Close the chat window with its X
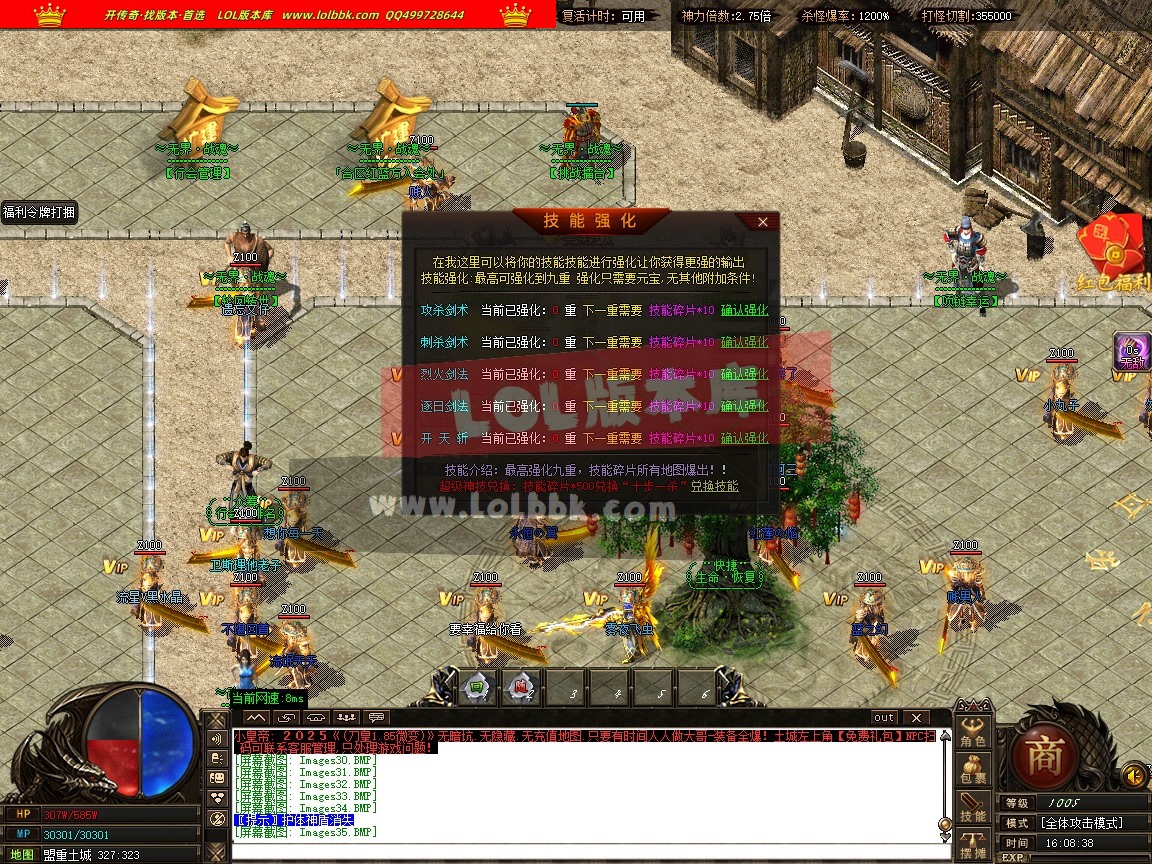 tap(915, 718)
